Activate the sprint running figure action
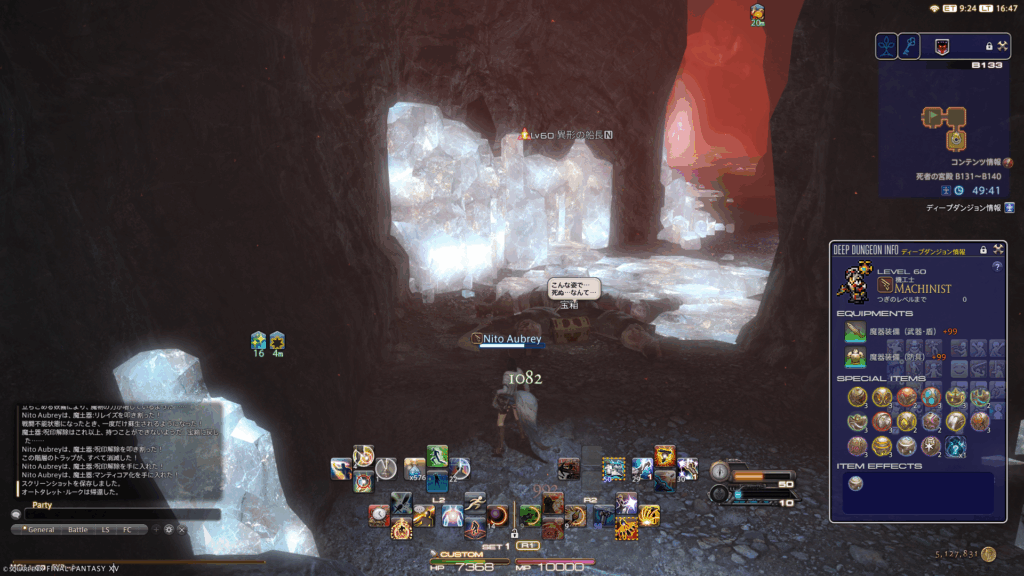 [x=475, y=501]
